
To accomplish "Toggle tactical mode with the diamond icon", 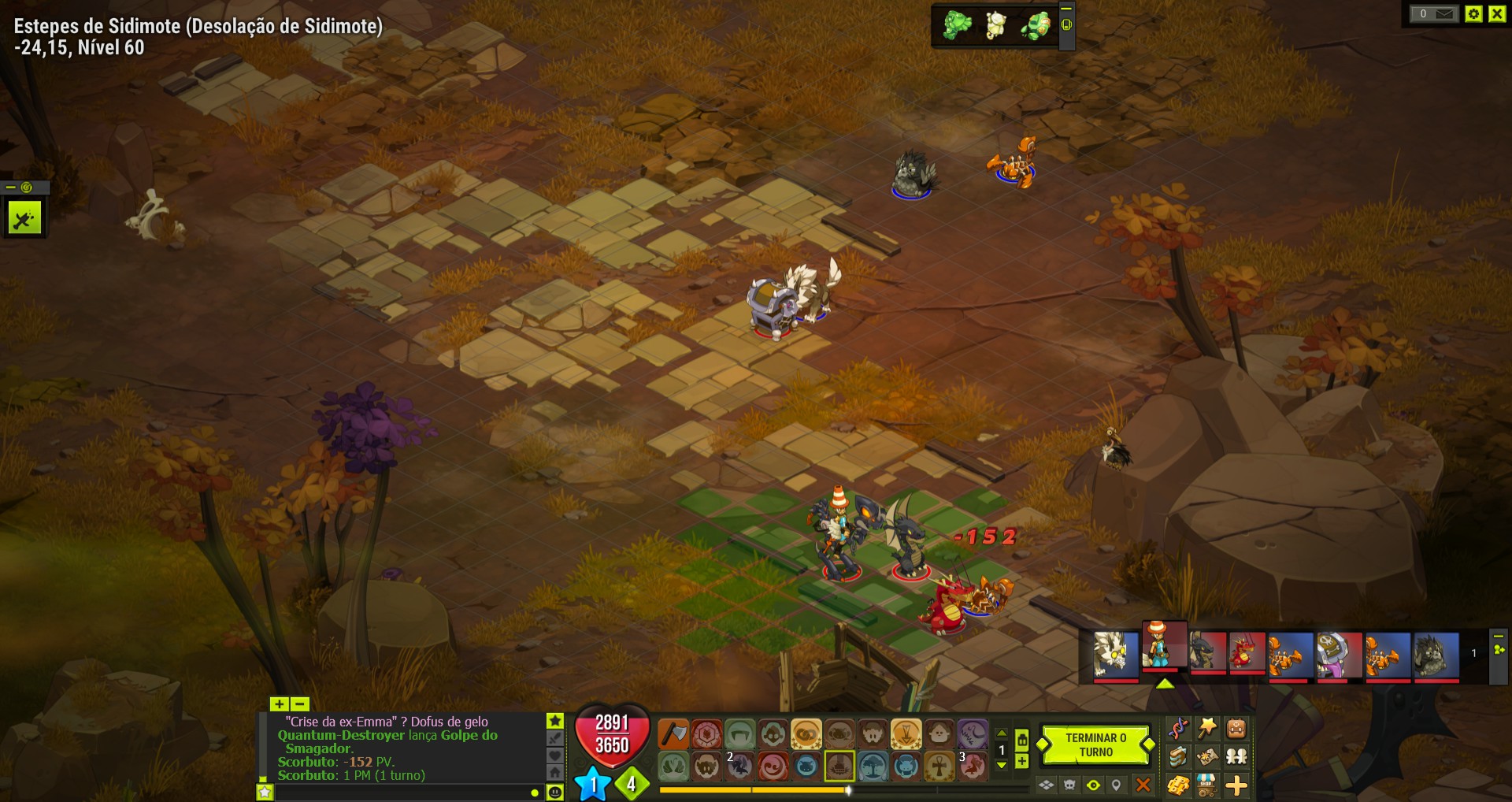I will click(x=1047, y=785).
